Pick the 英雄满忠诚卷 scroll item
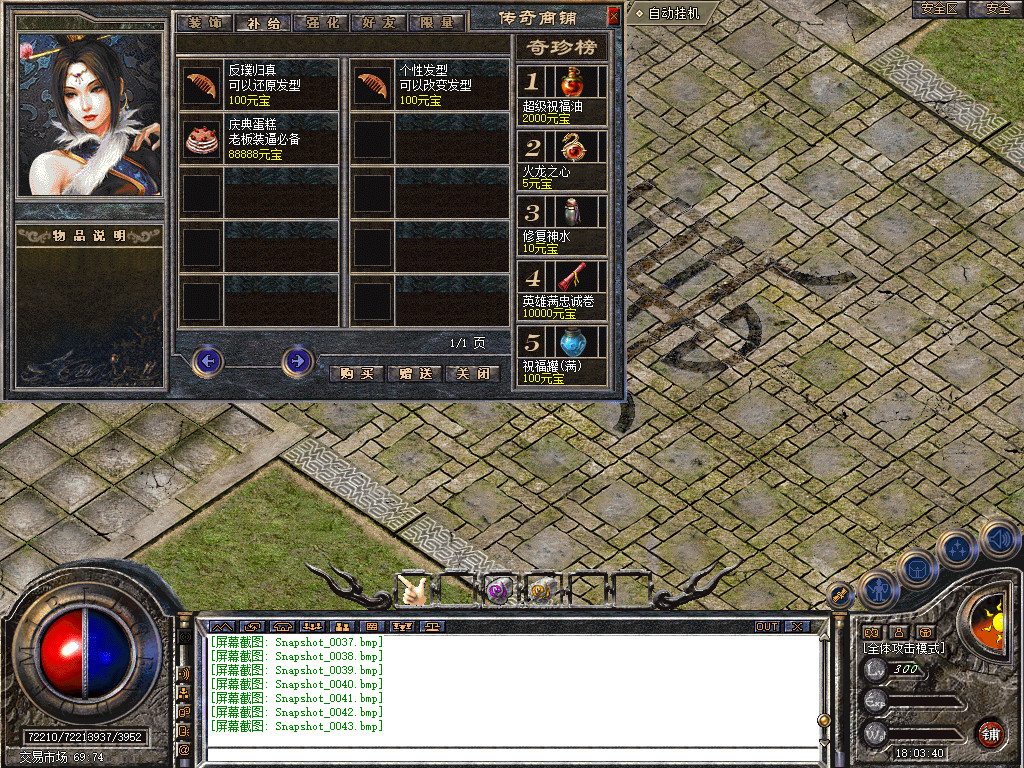The image size is (1024, 768). [x=570, y=276]
